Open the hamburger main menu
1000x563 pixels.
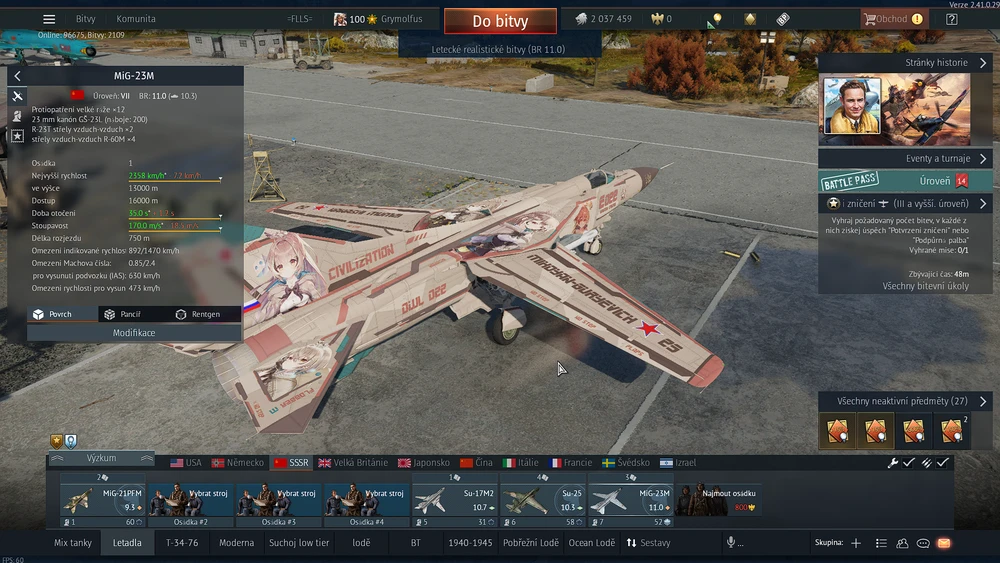pyautogui.click(x=49, y=19)
